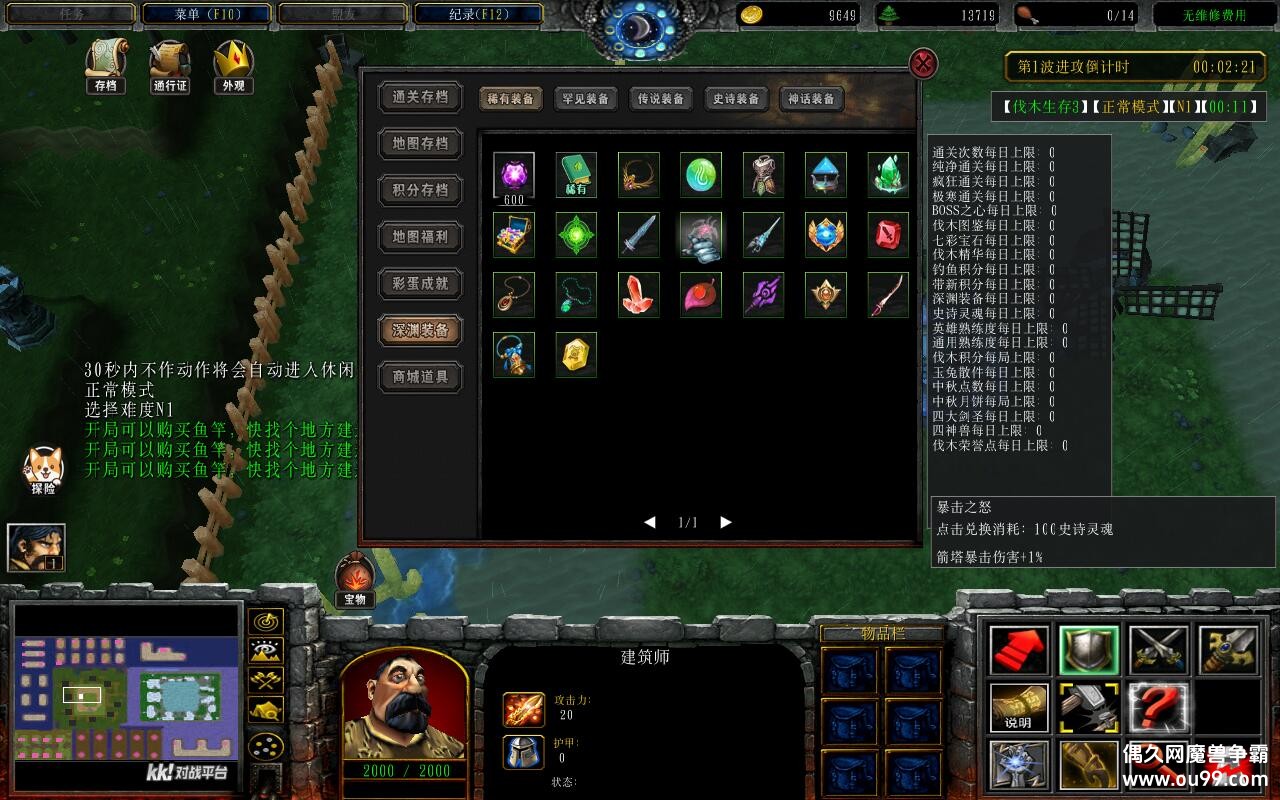Open the 菜单 (F10) top button
The width and height of the screenshot is (1280, 800).
(x=206, y=14)
